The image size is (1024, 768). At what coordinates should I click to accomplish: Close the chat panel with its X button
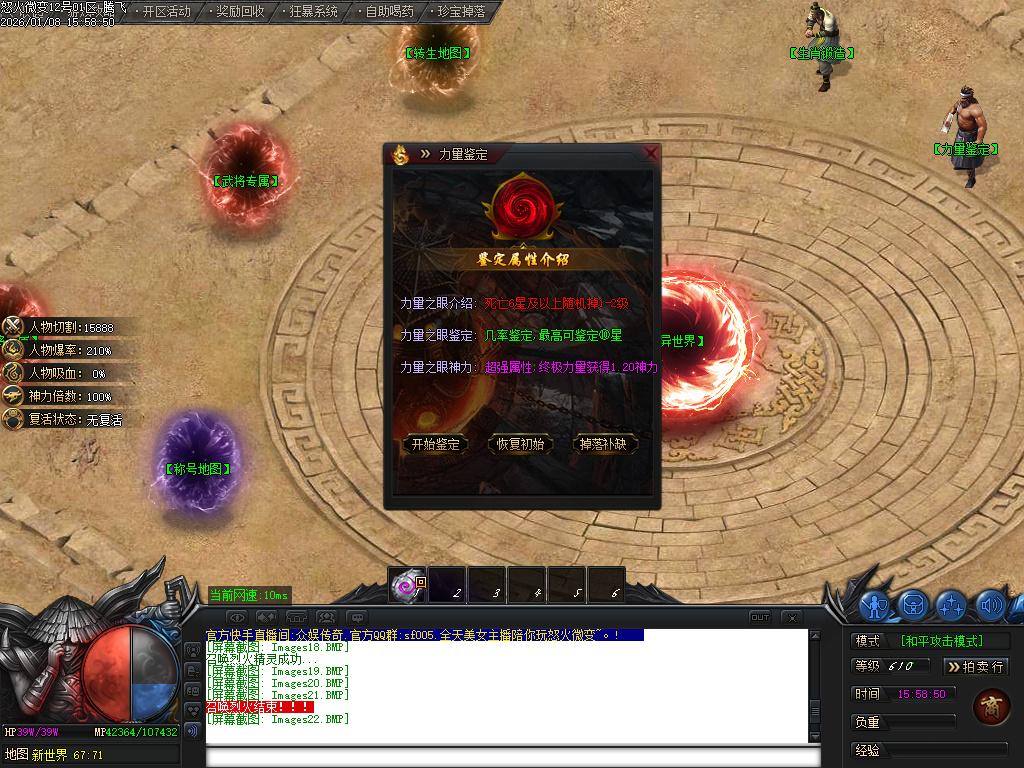[x=790, y=616]
